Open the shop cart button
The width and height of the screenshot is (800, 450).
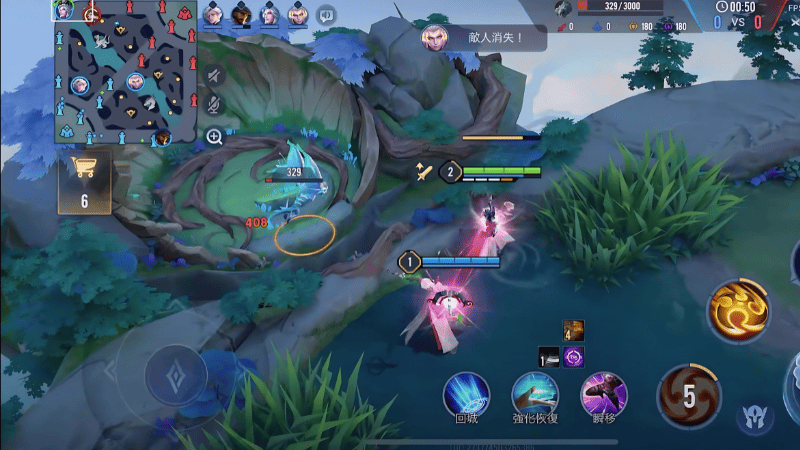[84, 181]
